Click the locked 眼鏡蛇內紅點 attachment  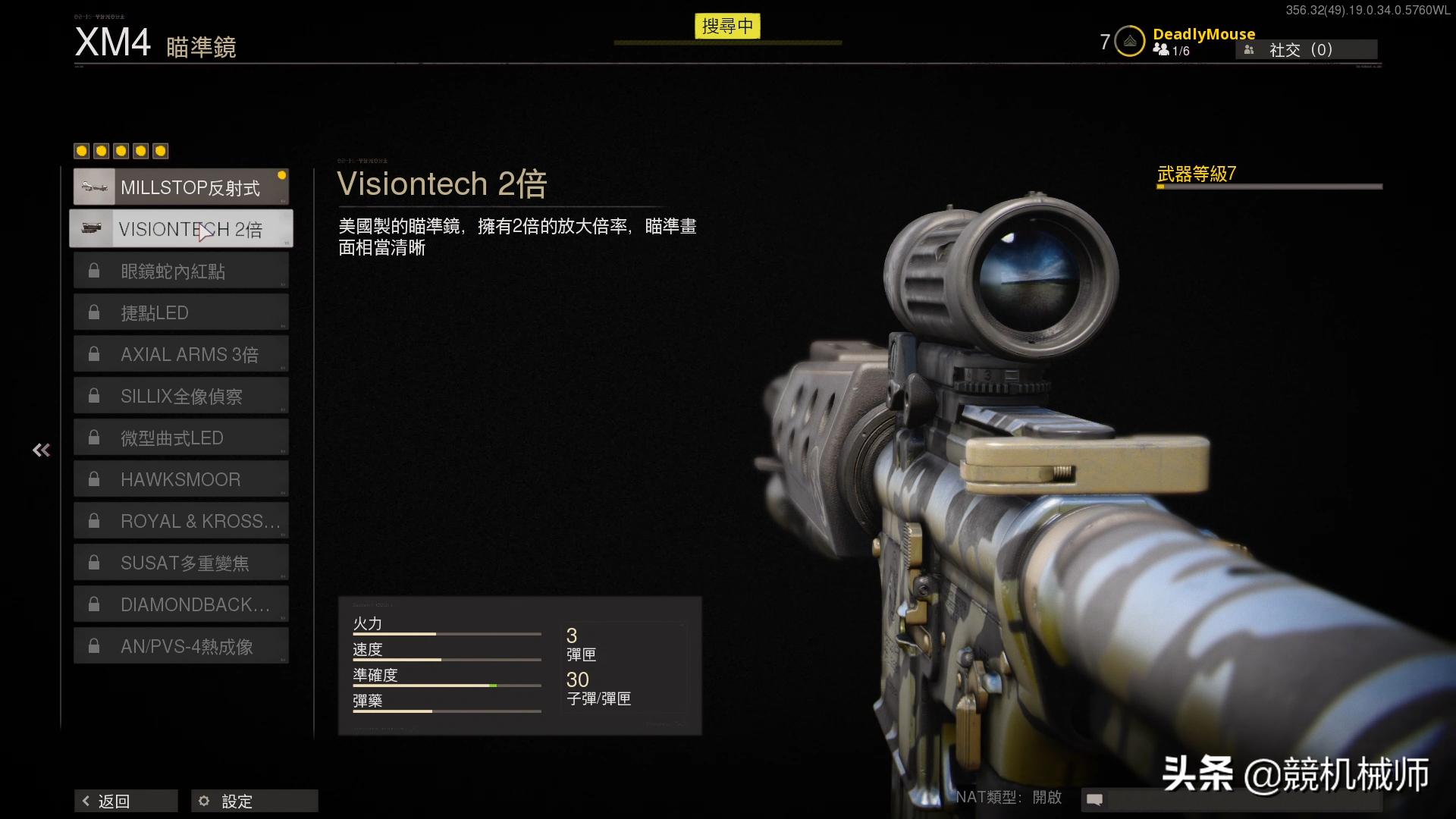[x=180, y=271]
